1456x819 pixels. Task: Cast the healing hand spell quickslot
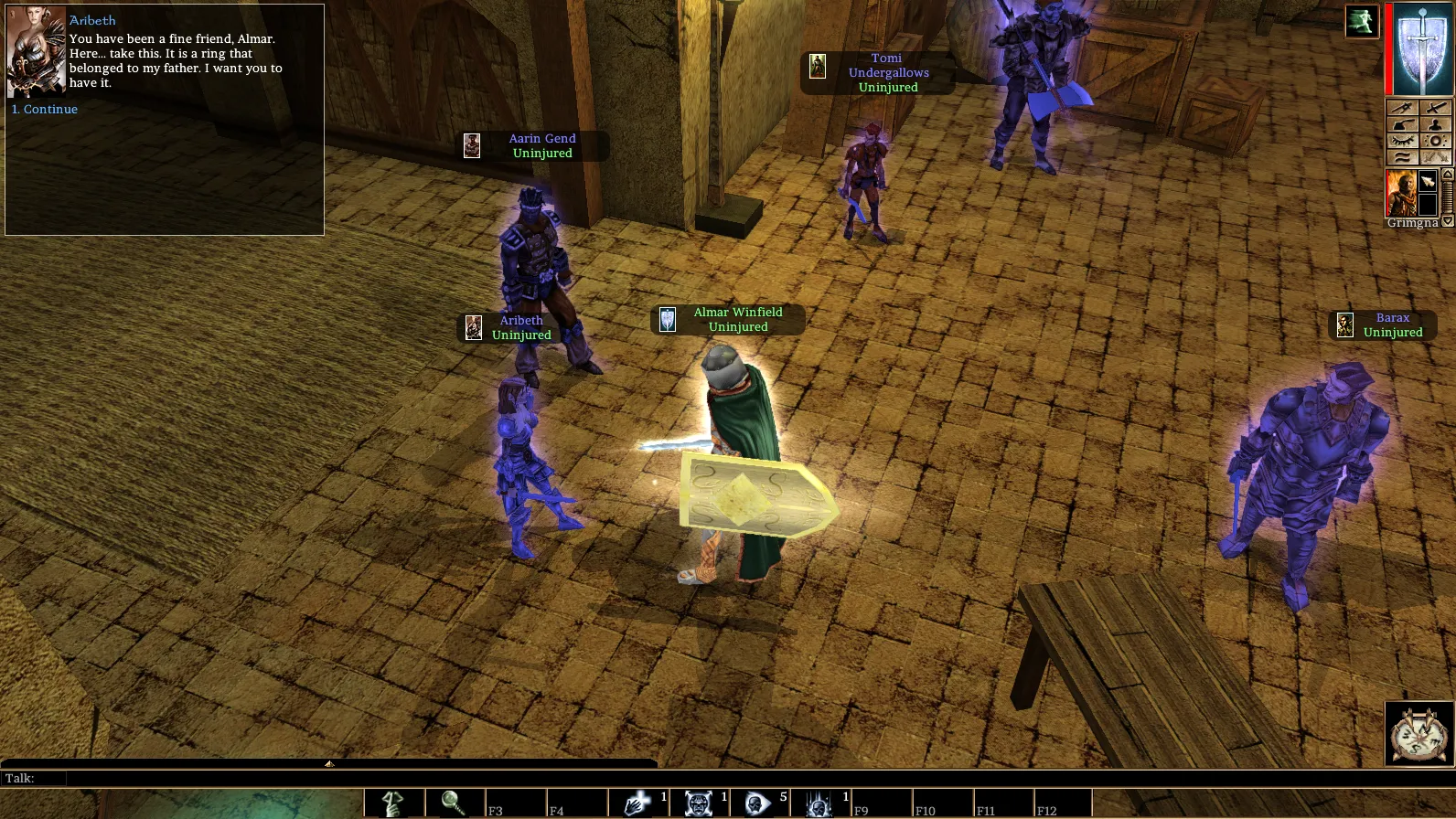(636, 803)
